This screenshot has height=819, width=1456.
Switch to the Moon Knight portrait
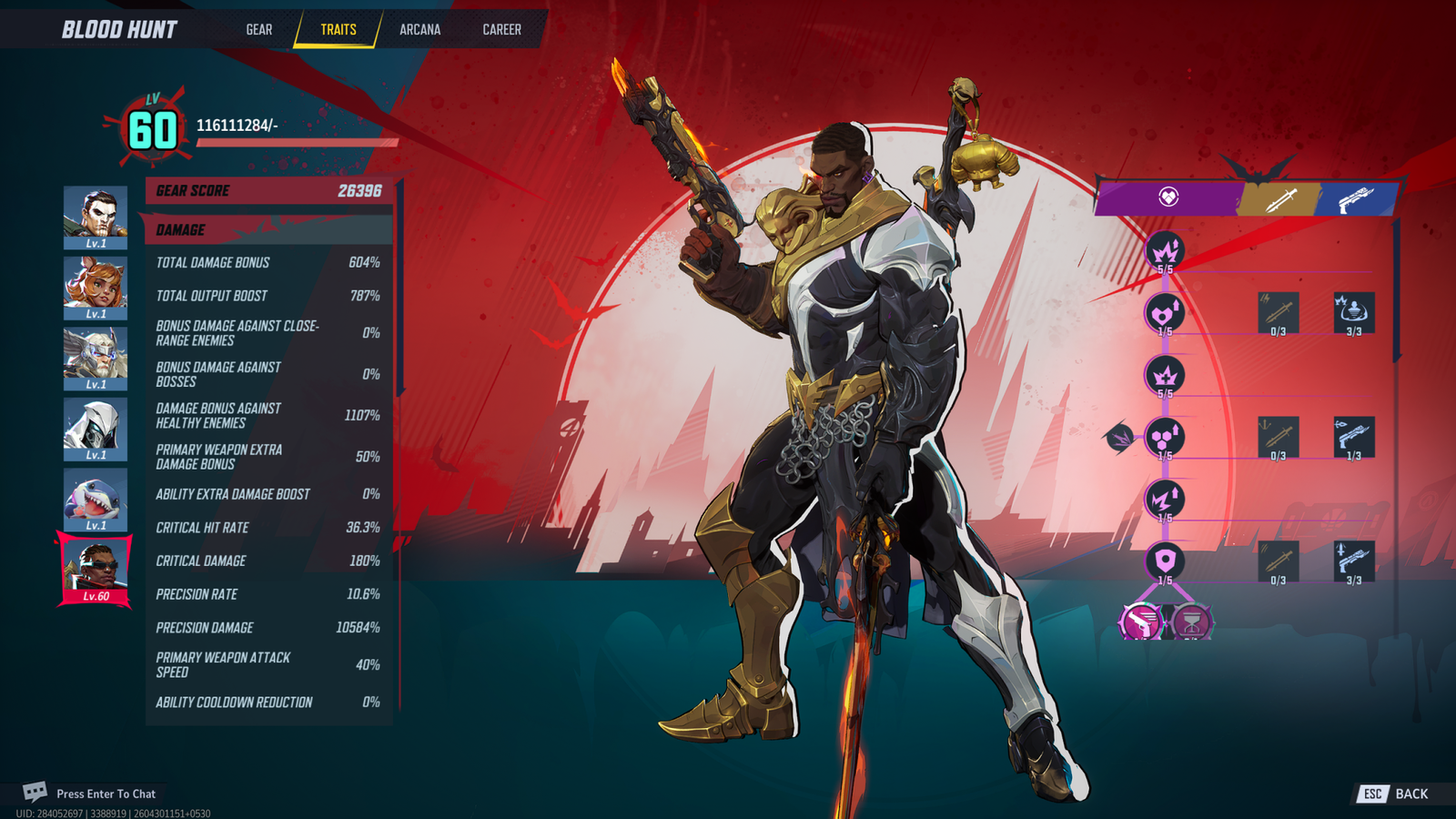point(96,428)
